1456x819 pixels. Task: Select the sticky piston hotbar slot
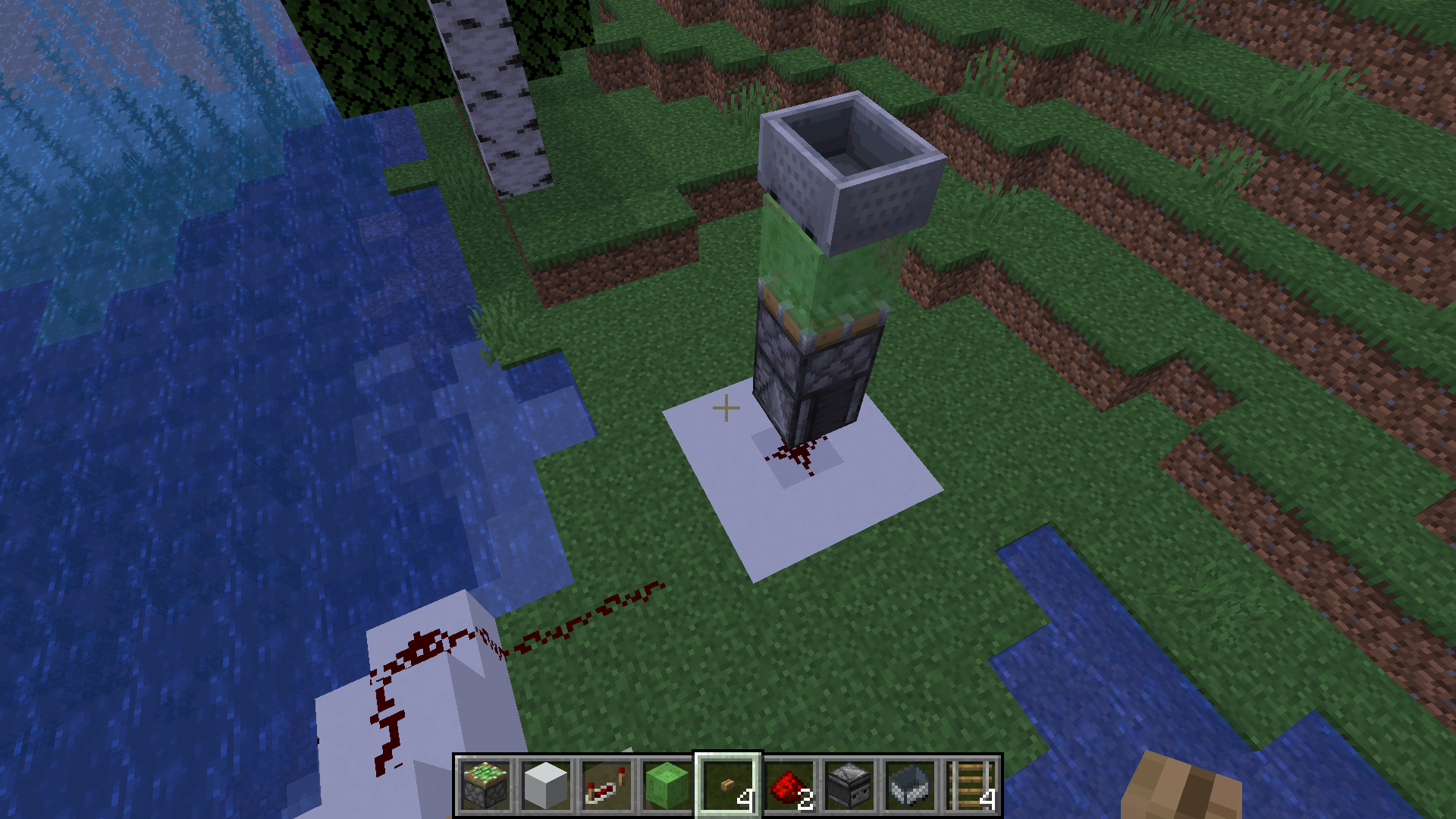(x=485, y=786)
